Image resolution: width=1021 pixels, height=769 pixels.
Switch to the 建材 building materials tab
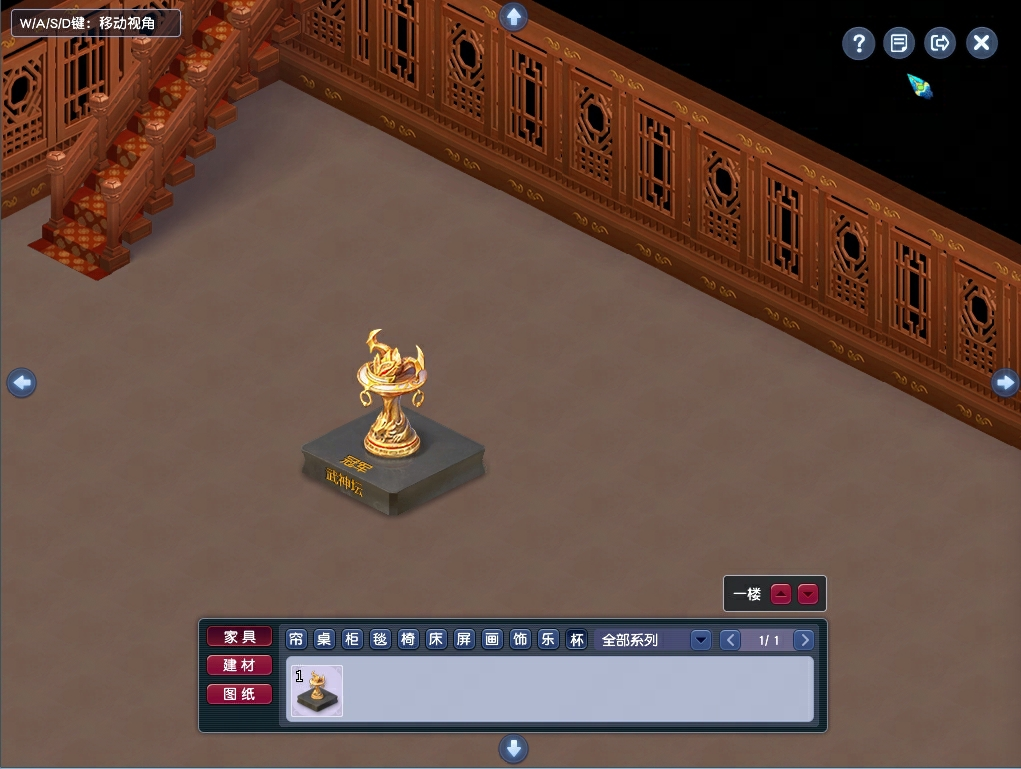coord(239,665)
